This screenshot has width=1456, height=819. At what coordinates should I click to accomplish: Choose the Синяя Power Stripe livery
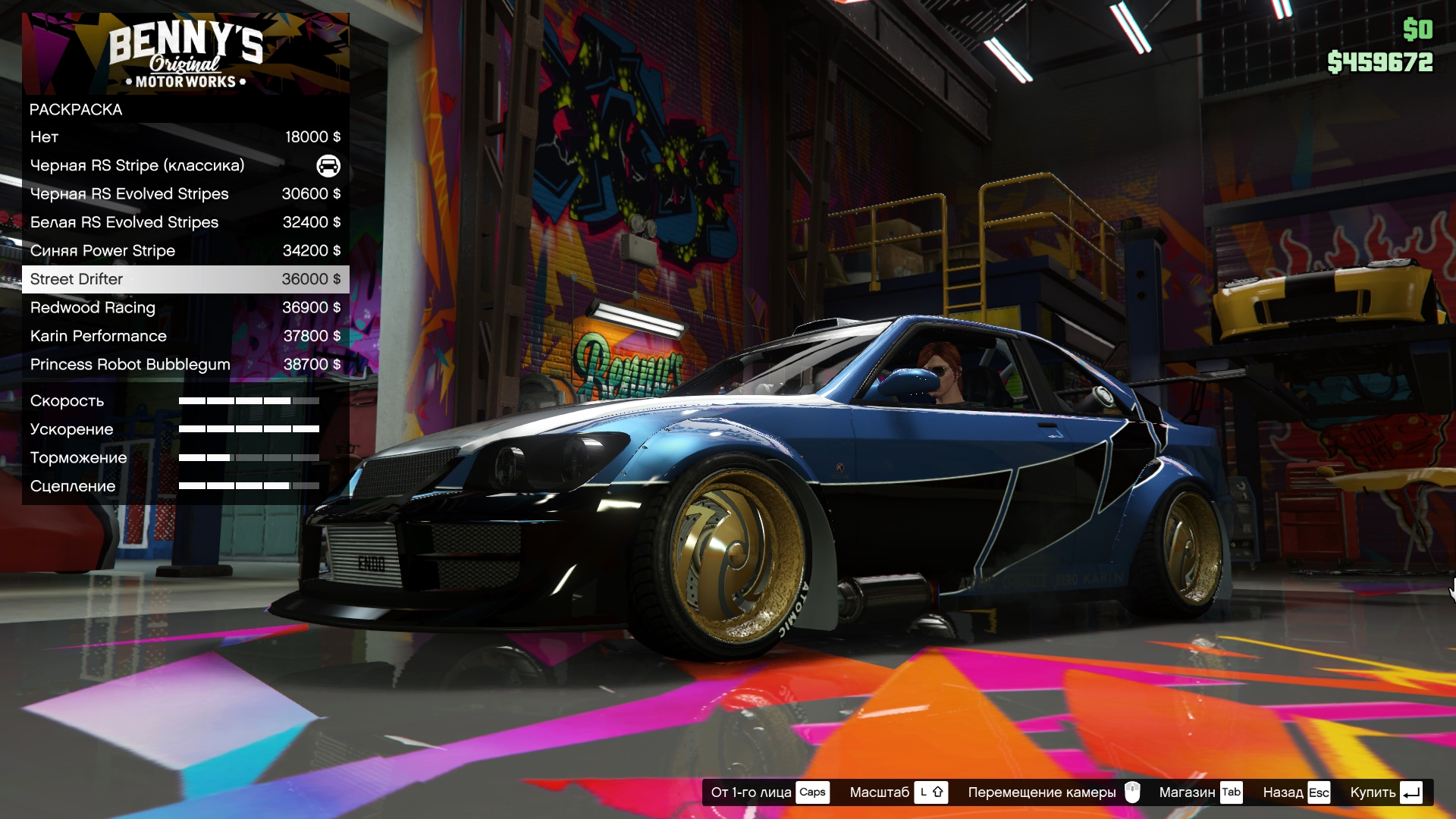pyautogui.click(x=185, y=251)
